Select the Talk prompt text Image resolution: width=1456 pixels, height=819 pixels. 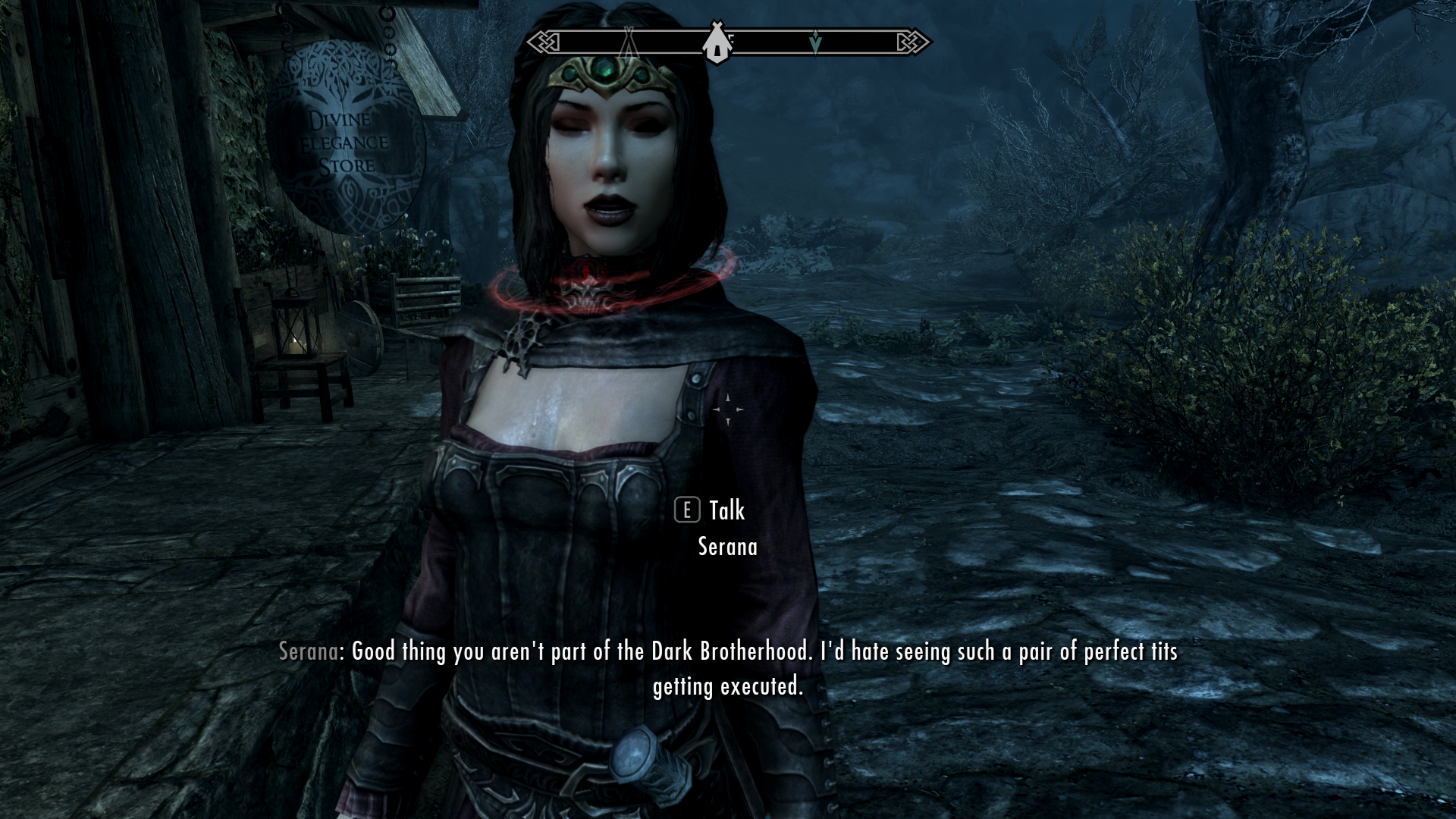pos(726,511)
